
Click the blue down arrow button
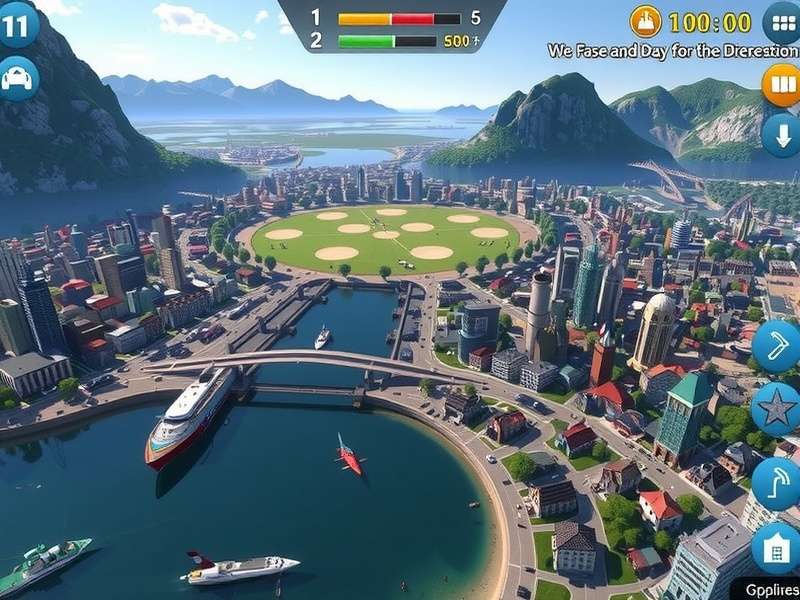click(x=782, y=134)
